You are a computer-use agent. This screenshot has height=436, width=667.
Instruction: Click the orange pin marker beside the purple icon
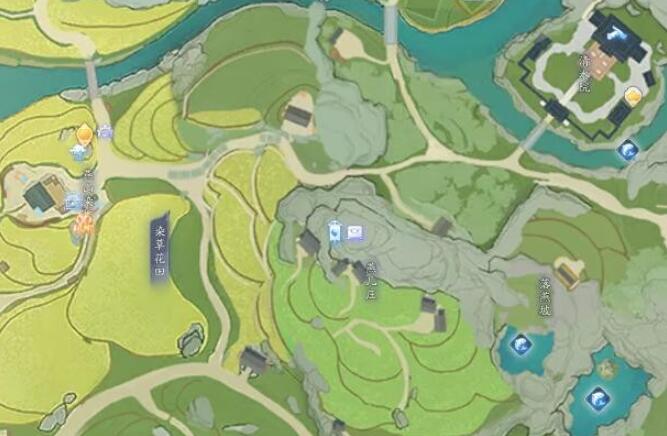click(86, 133)
